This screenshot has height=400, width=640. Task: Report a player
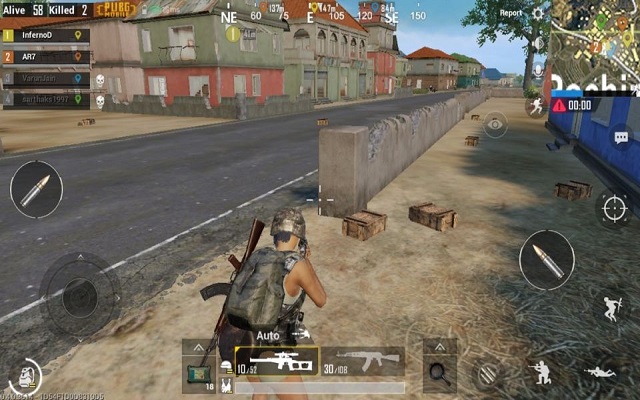[511, 14]
